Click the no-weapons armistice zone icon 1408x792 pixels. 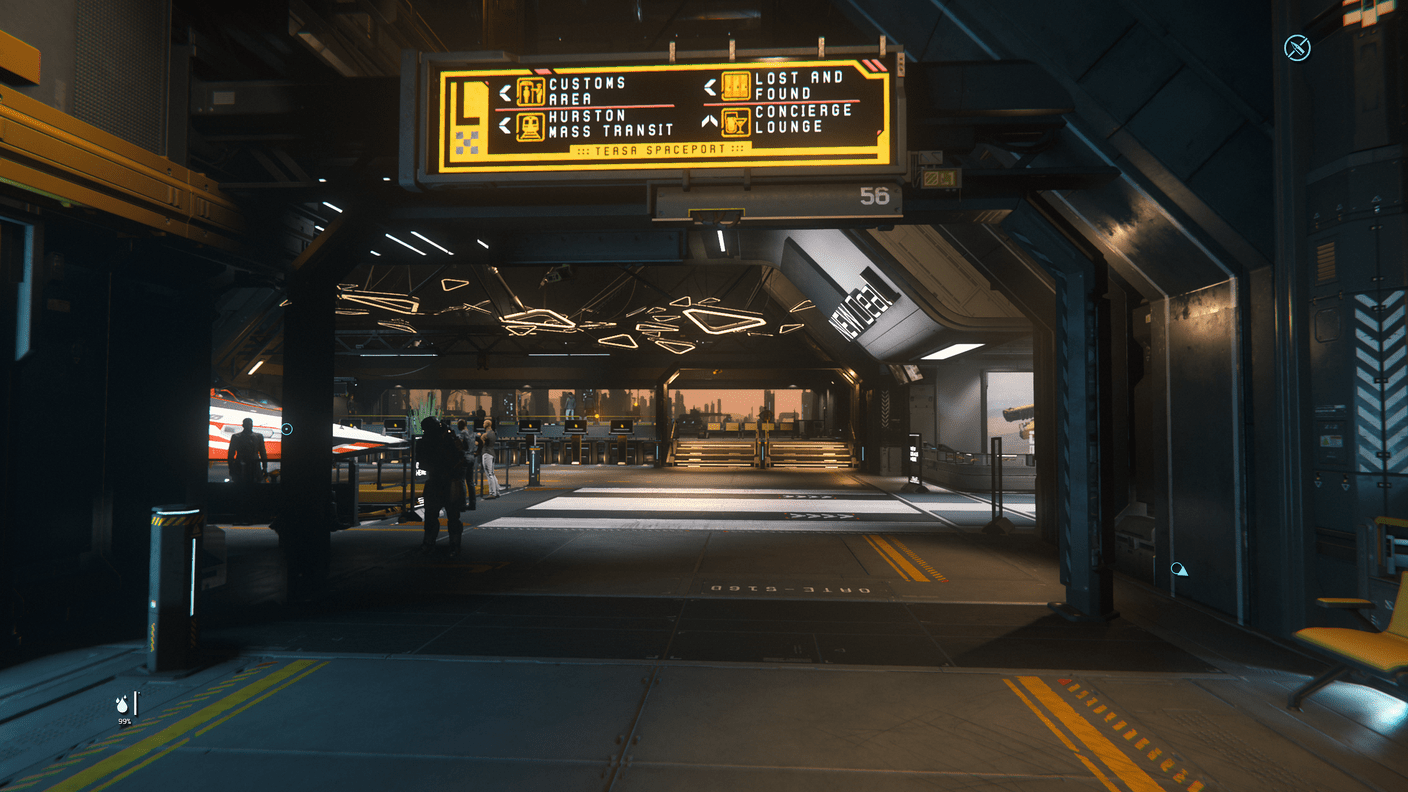point(1297,47)
